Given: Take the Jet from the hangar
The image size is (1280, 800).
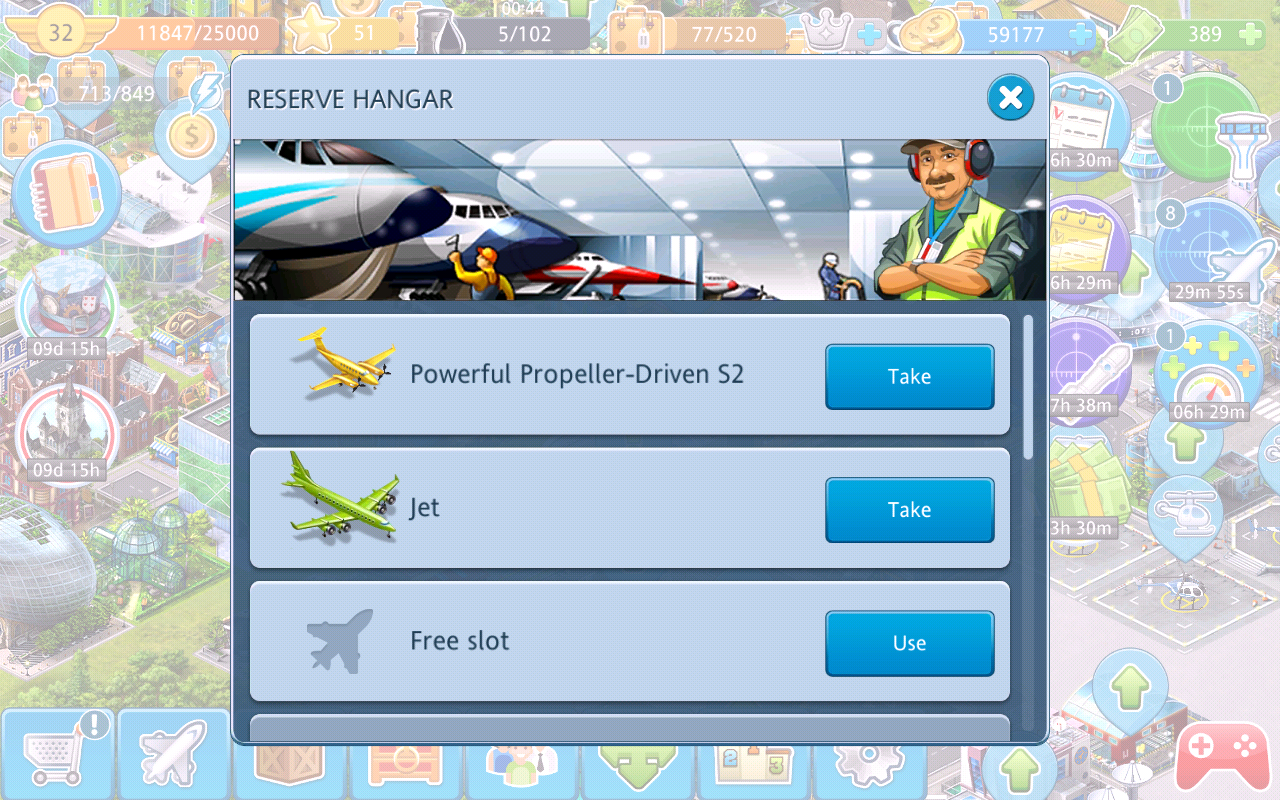Looking at the screenshot, I should pos(909,510).
